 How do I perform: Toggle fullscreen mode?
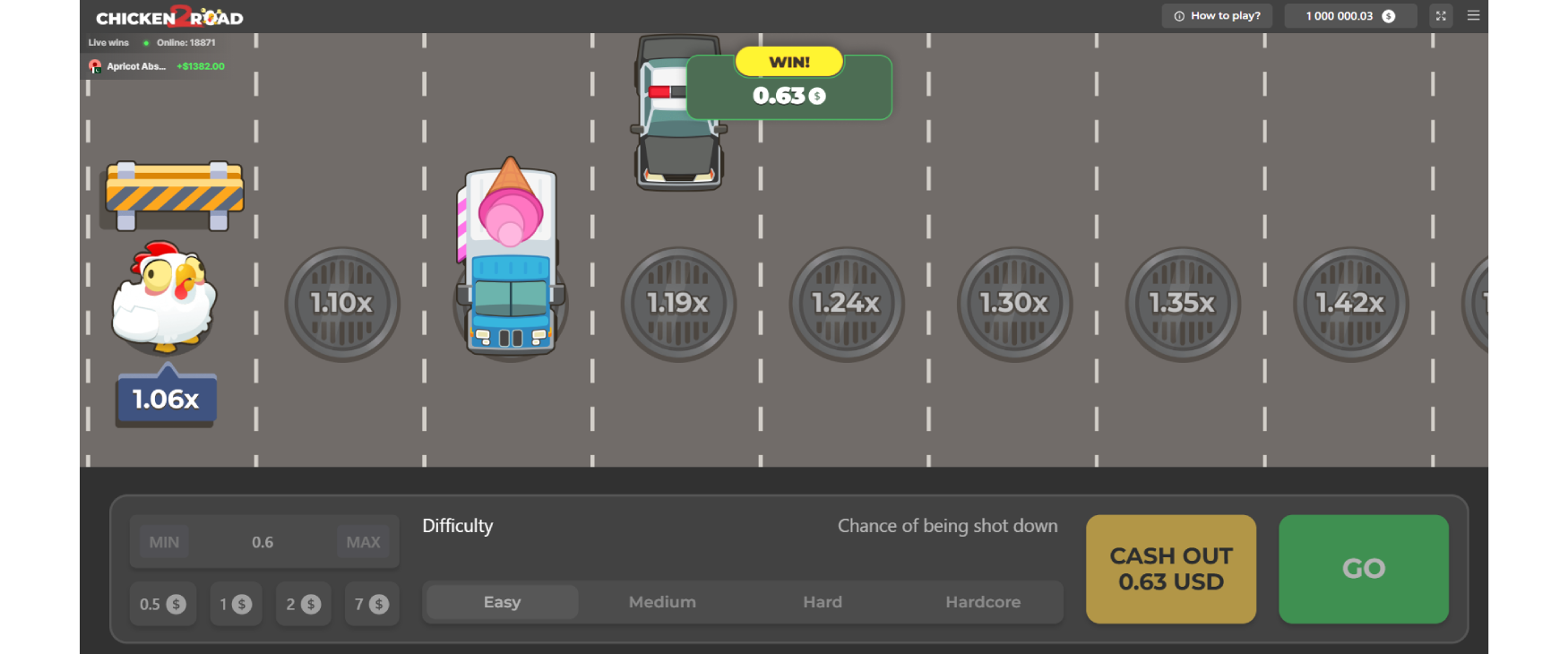point(1441,15)
